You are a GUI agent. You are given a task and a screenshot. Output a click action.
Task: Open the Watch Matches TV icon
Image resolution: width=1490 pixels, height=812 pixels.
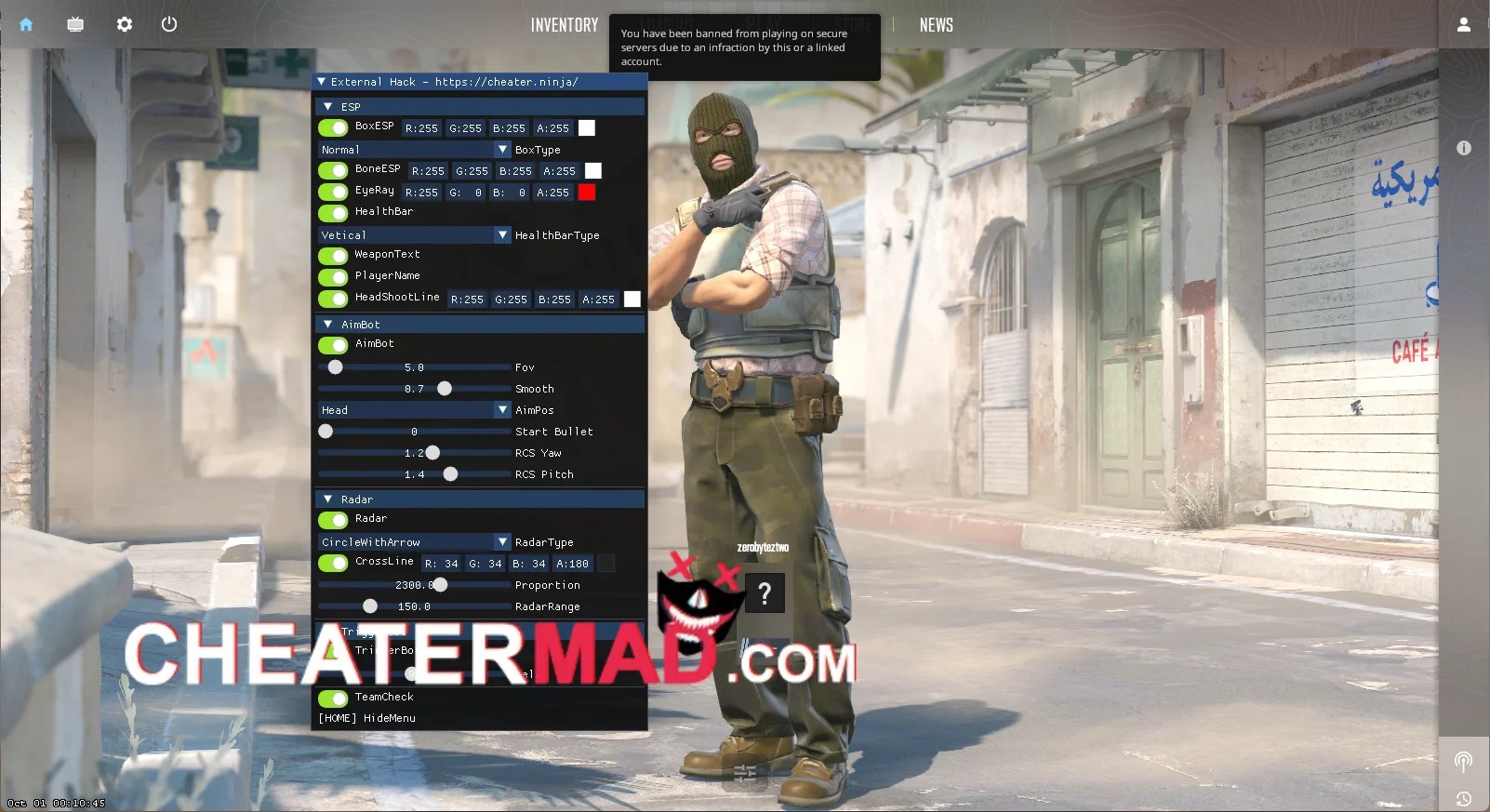coord(74,24)
